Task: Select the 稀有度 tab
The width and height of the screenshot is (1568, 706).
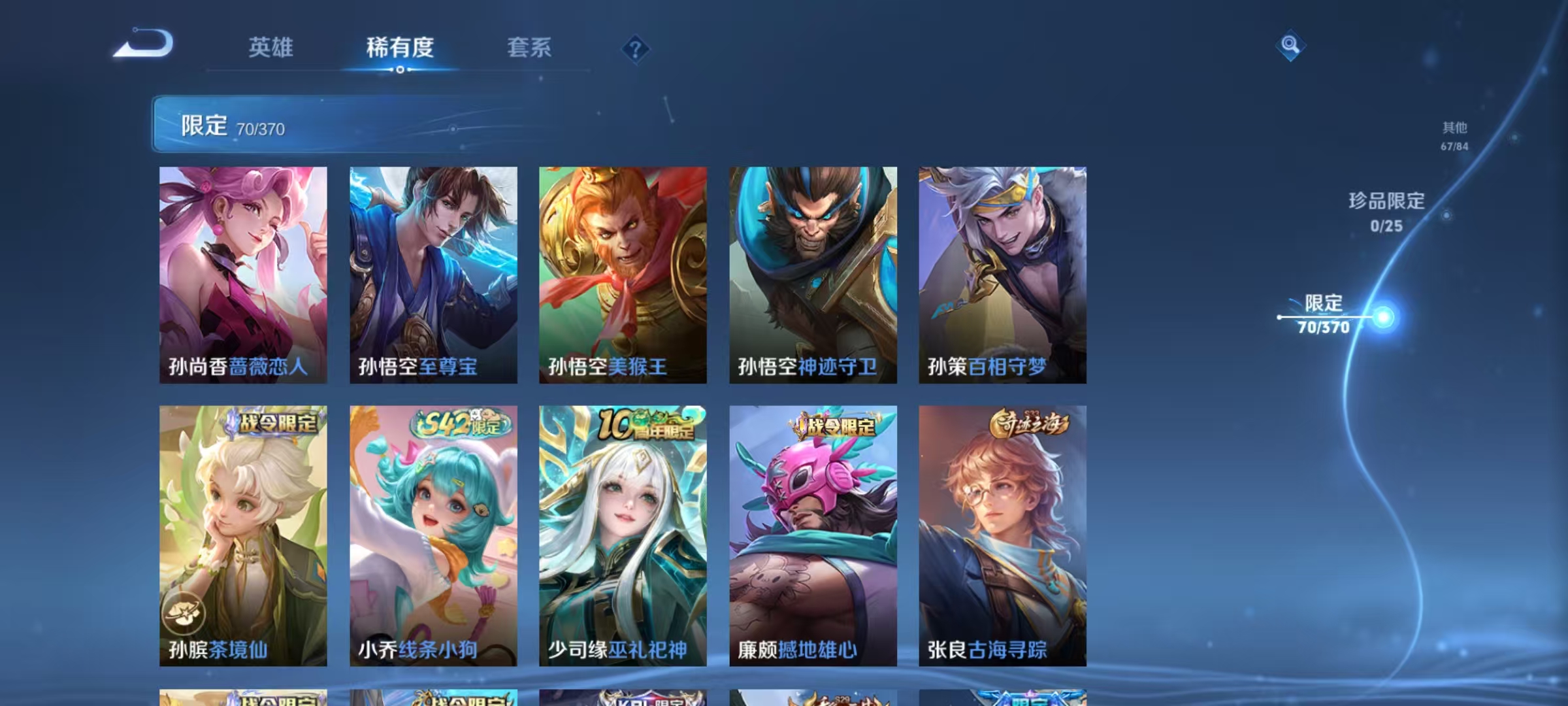Action: (x=400, y=48)
